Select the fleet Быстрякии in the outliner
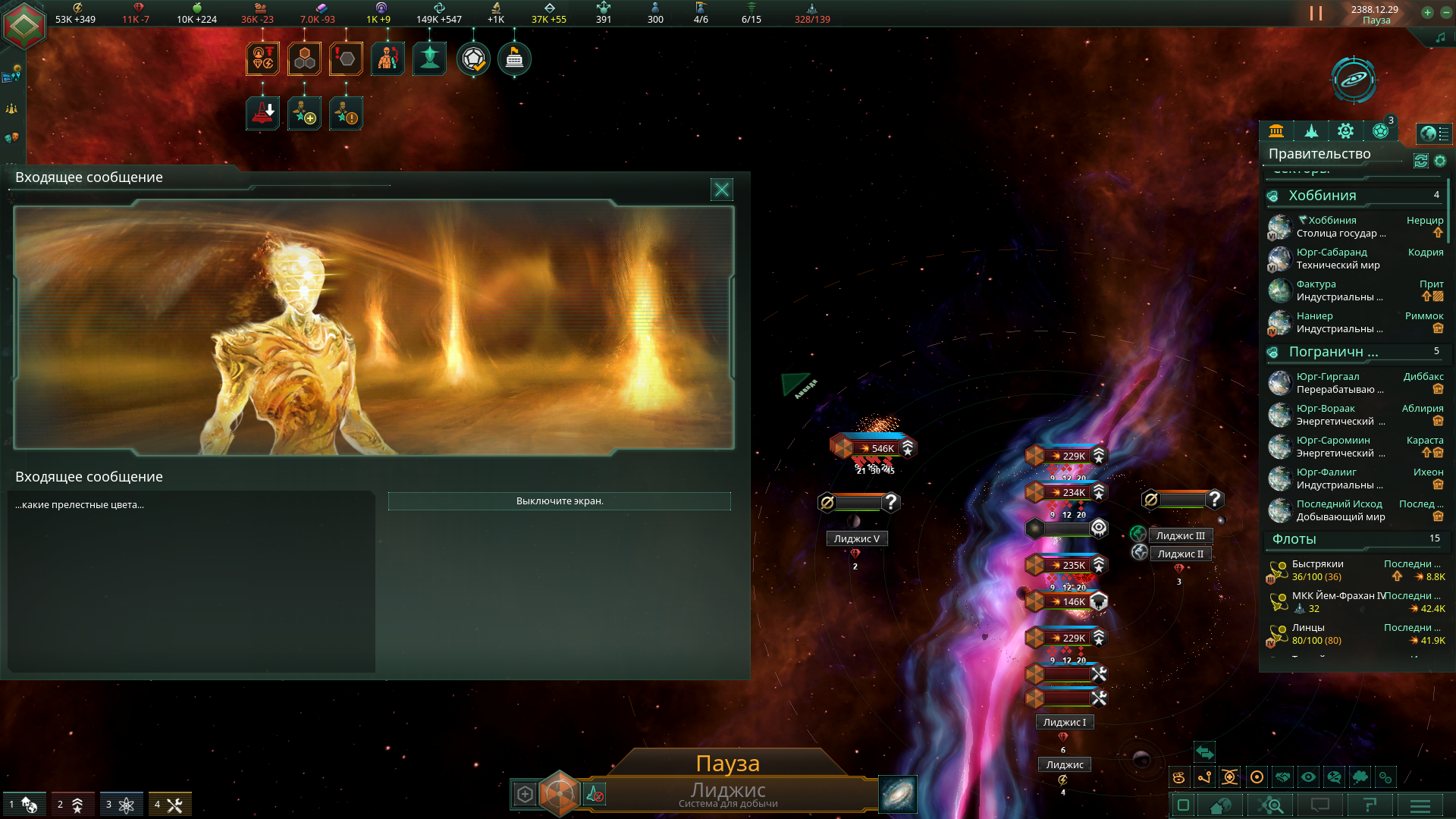Image resolution: width=1456 pixels, height=819 pixels. pos(1318,570)
